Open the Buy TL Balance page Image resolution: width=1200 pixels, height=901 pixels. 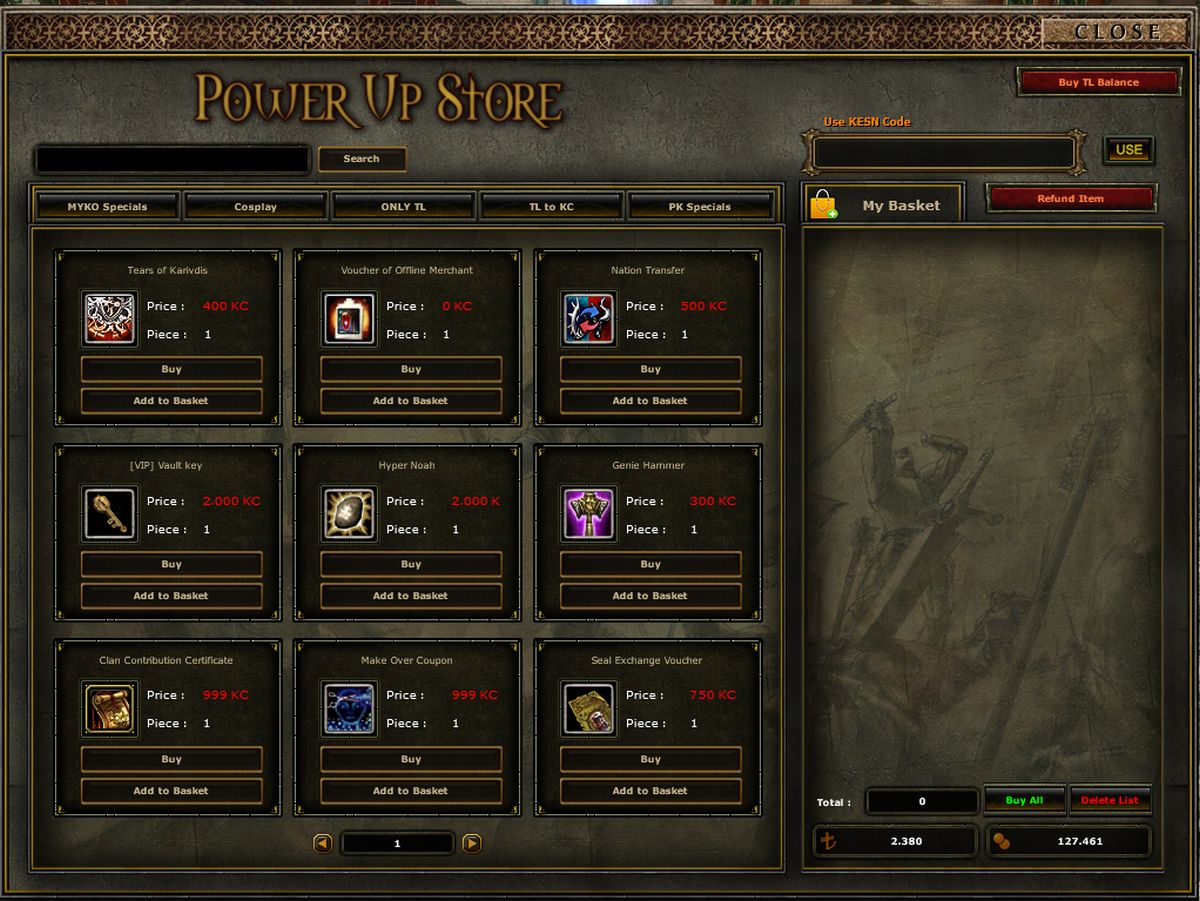(x=1098, y=82)
